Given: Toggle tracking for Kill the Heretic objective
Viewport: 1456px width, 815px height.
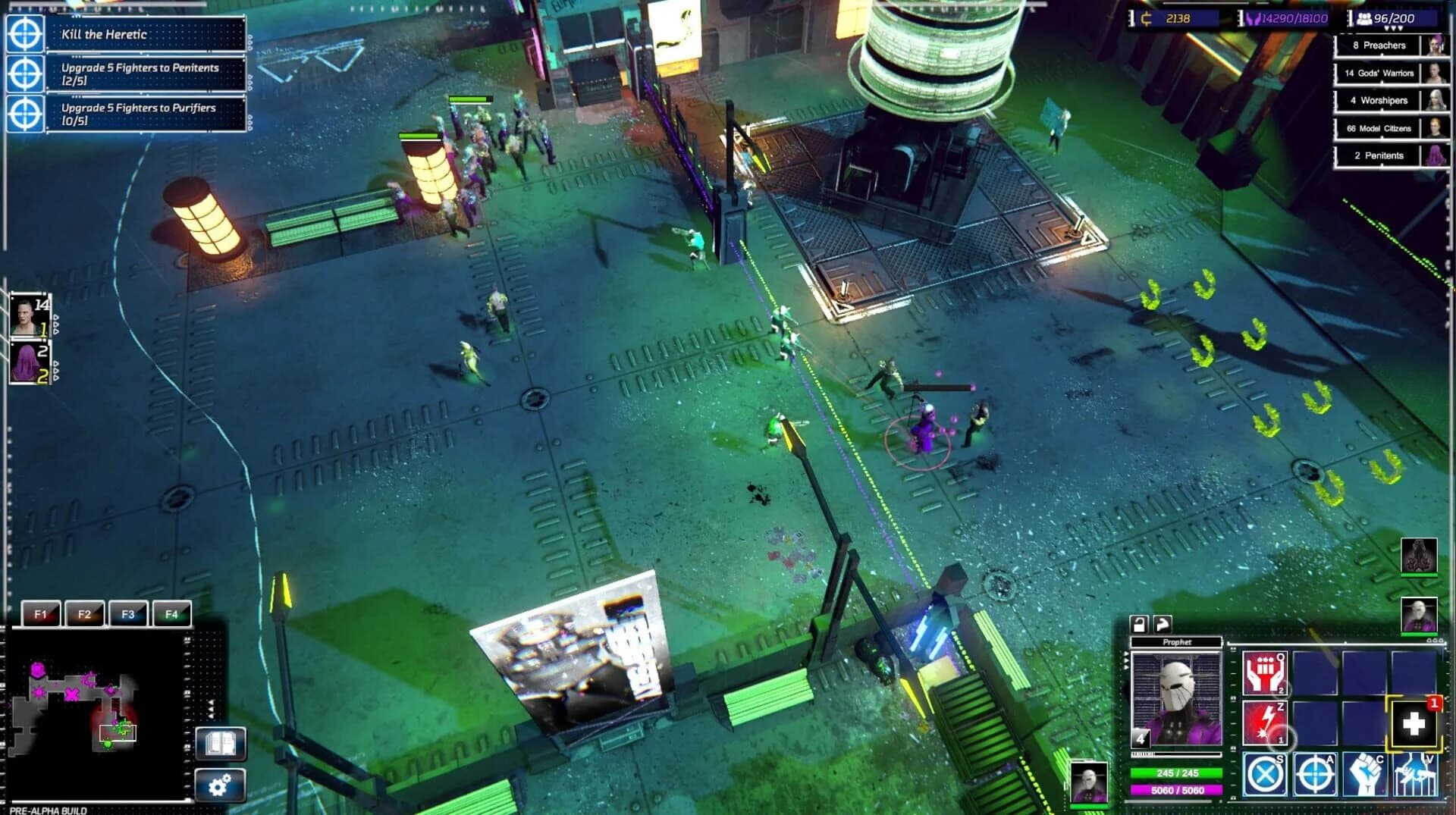Looking at the screenshot, I should point(24,35).
